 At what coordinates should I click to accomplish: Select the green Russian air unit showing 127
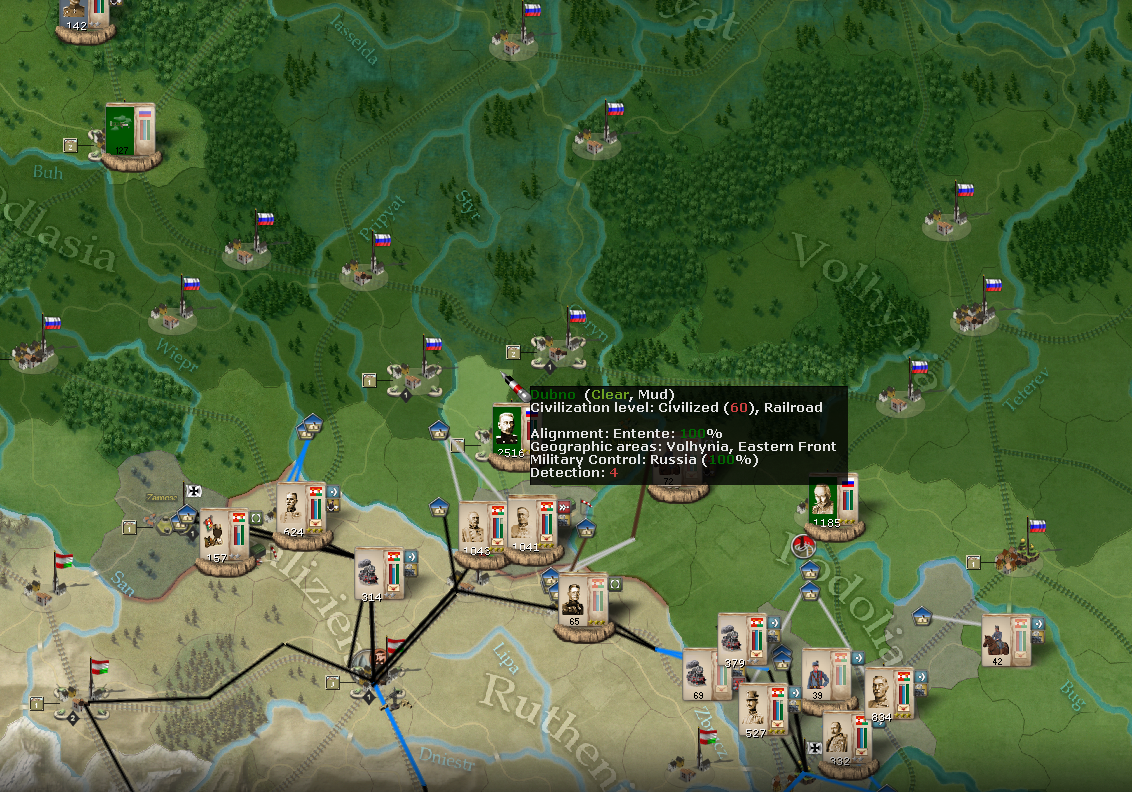[x=121, y=128]
